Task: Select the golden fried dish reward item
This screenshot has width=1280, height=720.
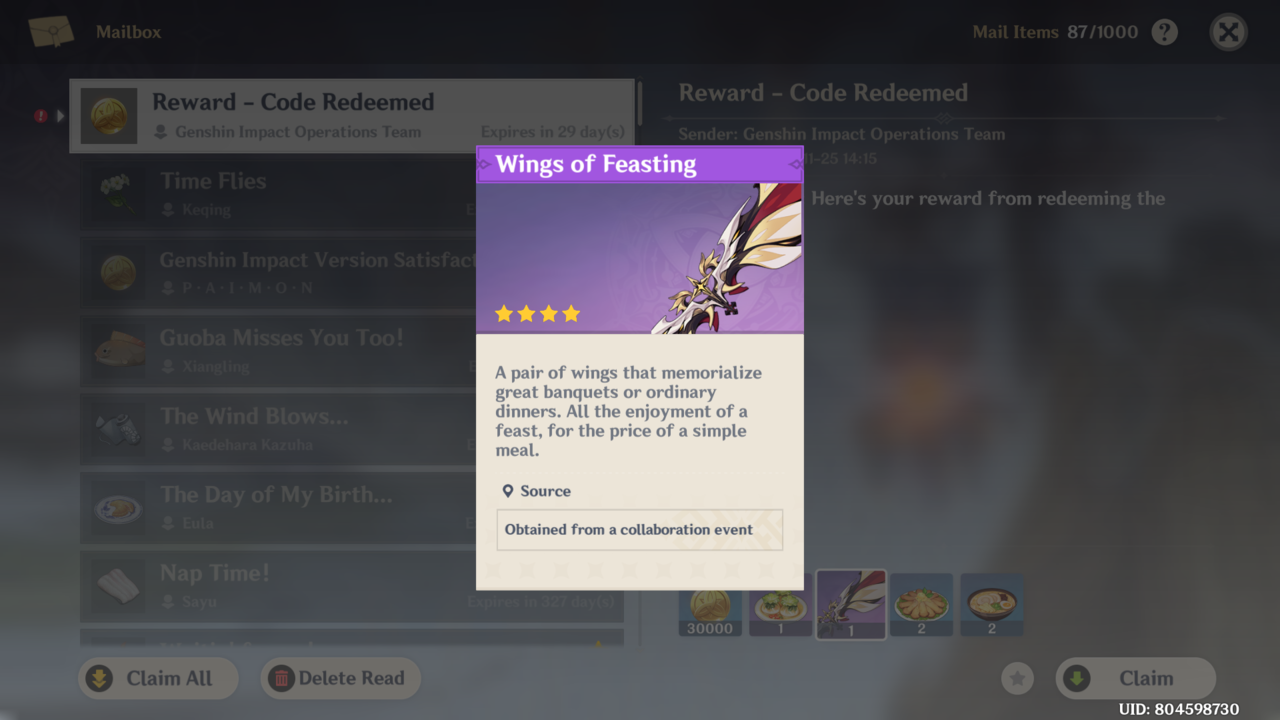Action: coord(921,606)
